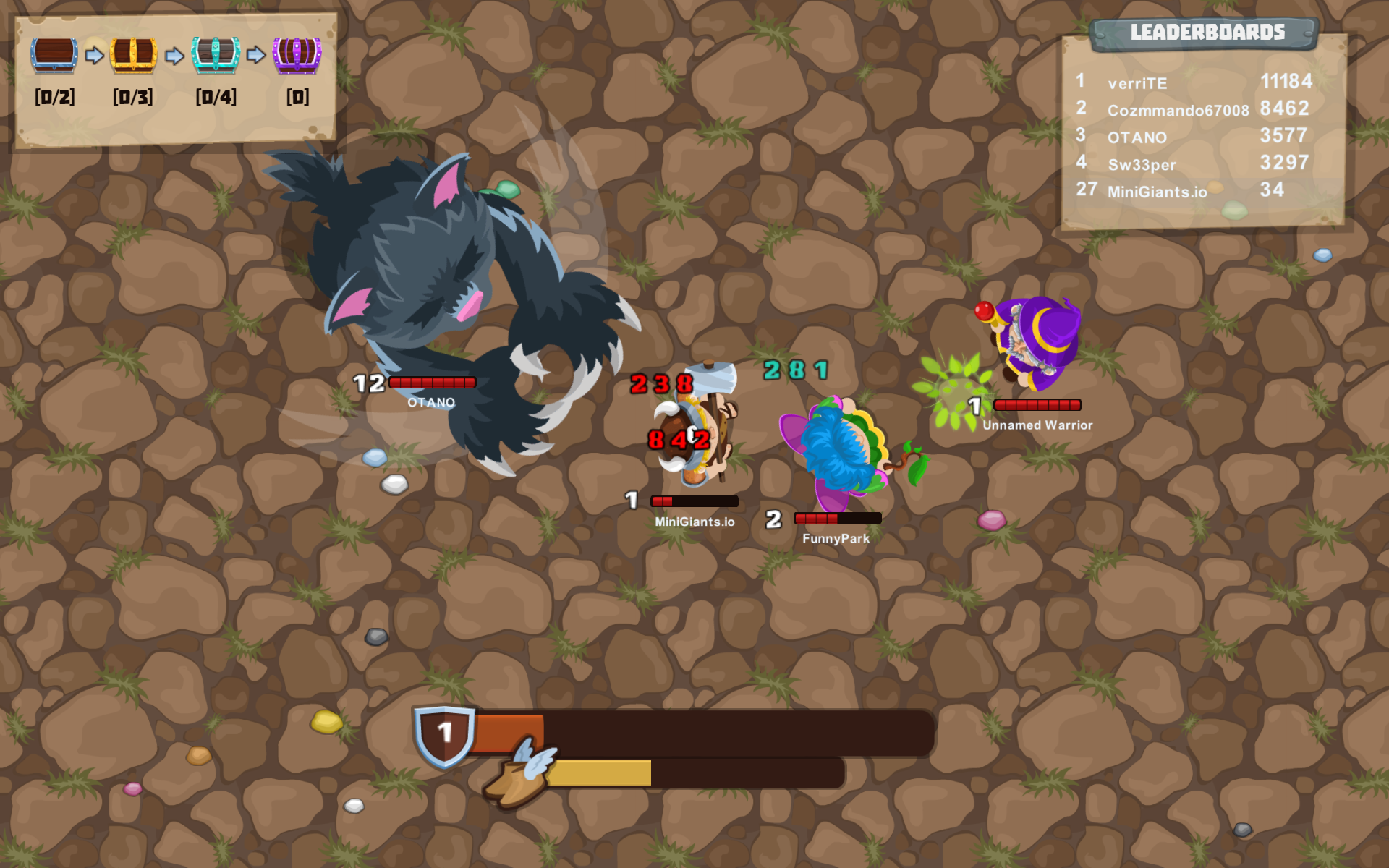1389x868 pixels.
Task: Click the level 1 shield emblem
Action: [443, 734]
